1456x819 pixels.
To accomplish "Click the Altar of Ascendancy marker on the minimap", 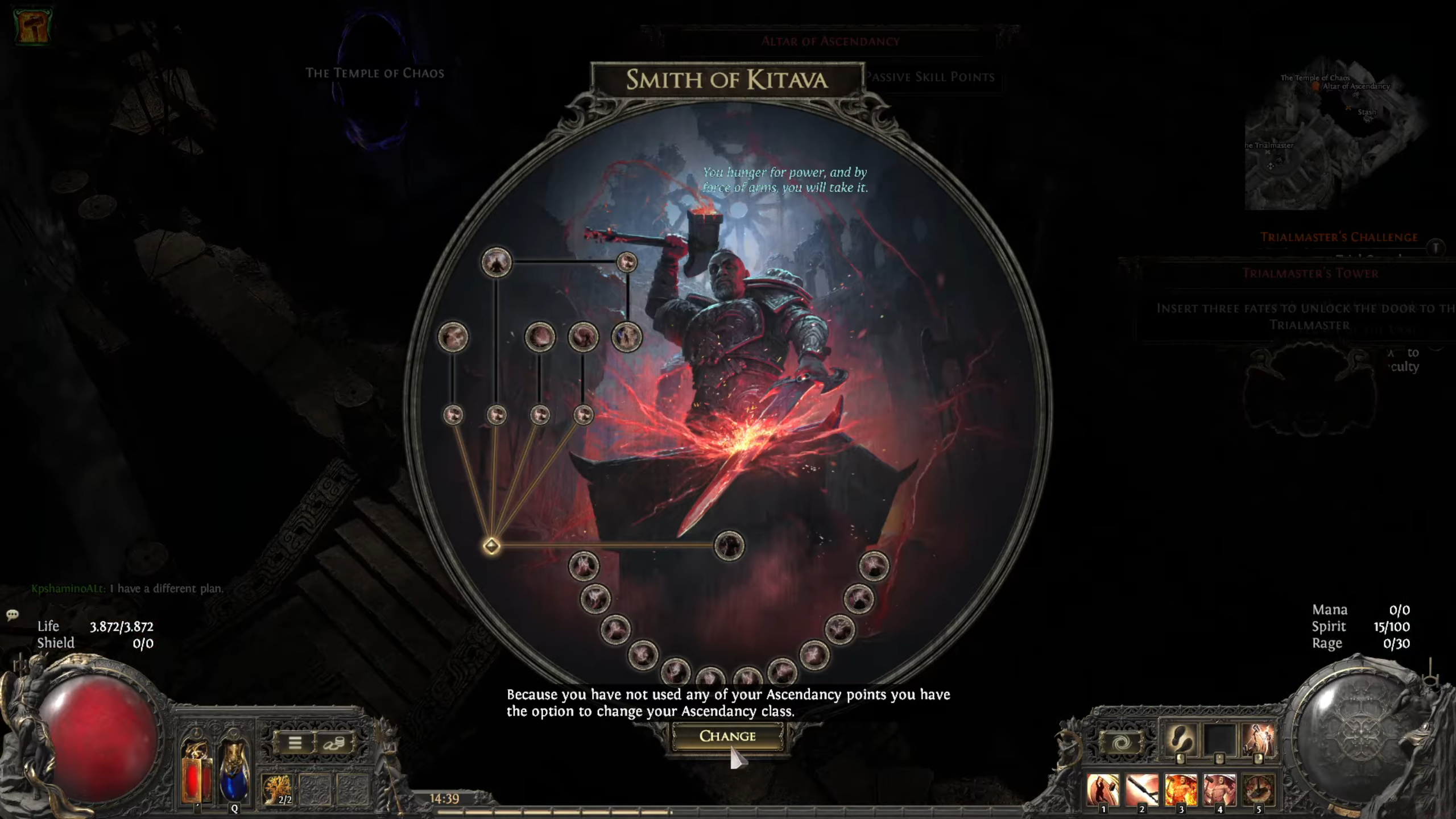I will coord(1317,86).
